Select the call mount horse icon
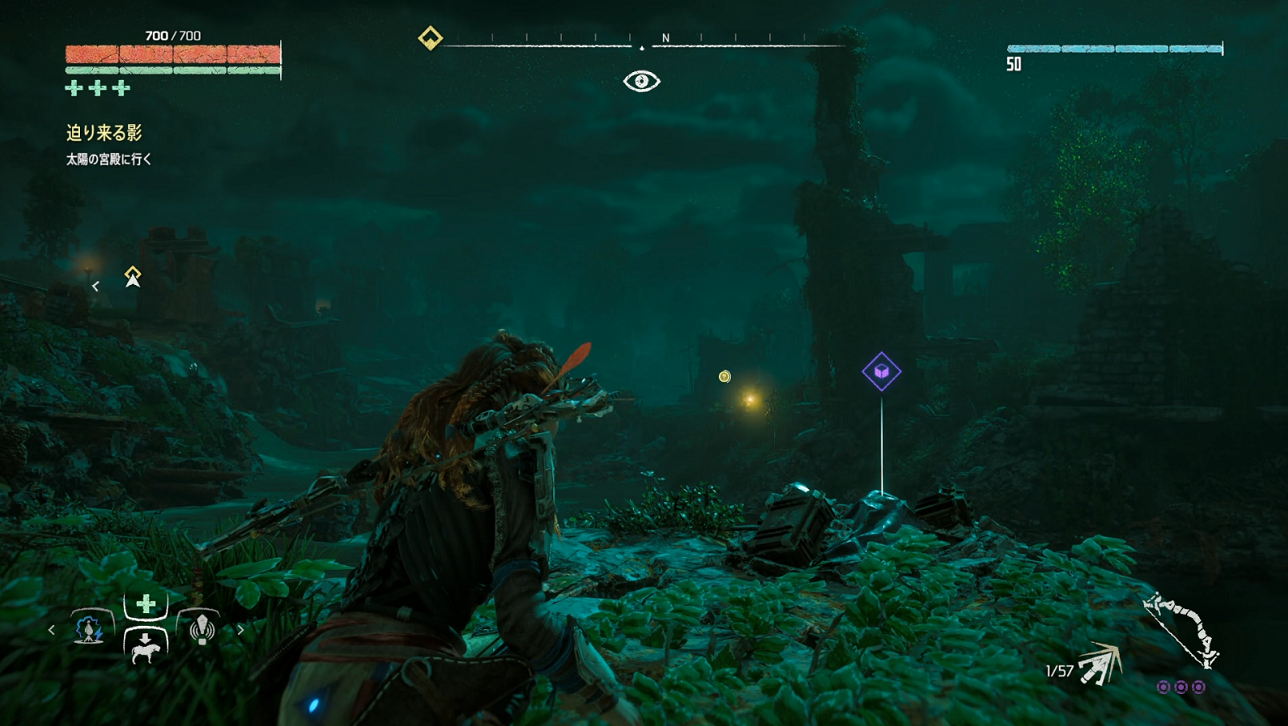This screenshot has height=726, width=1288. point(146,646)
